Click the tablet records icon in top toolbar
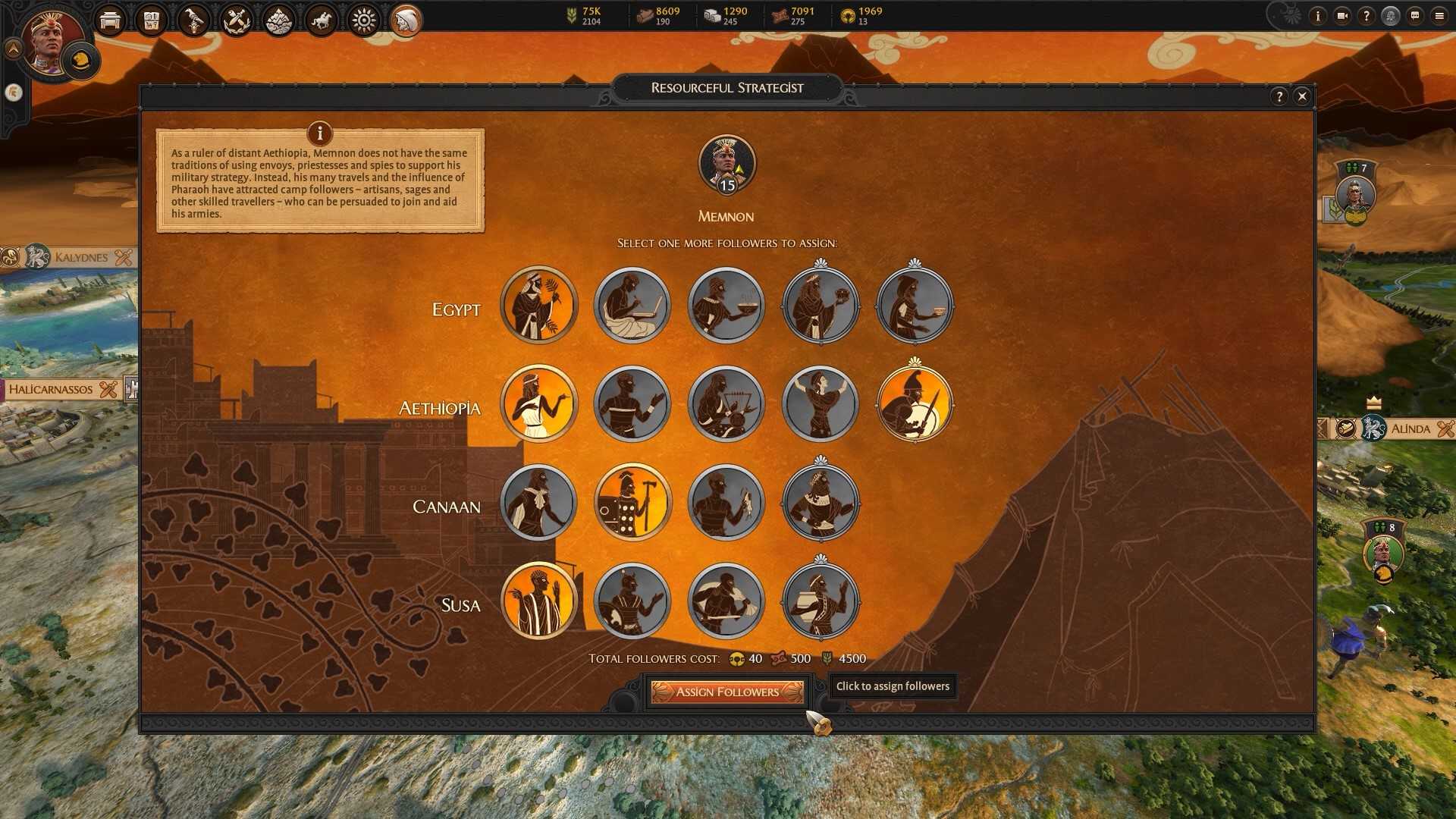 tap(151, 20)
